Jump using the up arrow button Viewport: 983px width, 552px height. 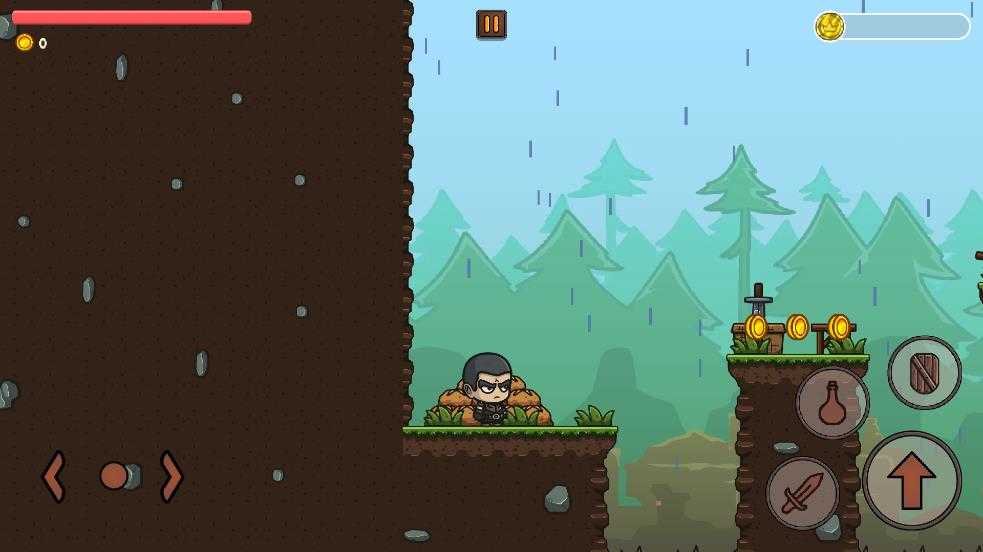coord(912,481)
